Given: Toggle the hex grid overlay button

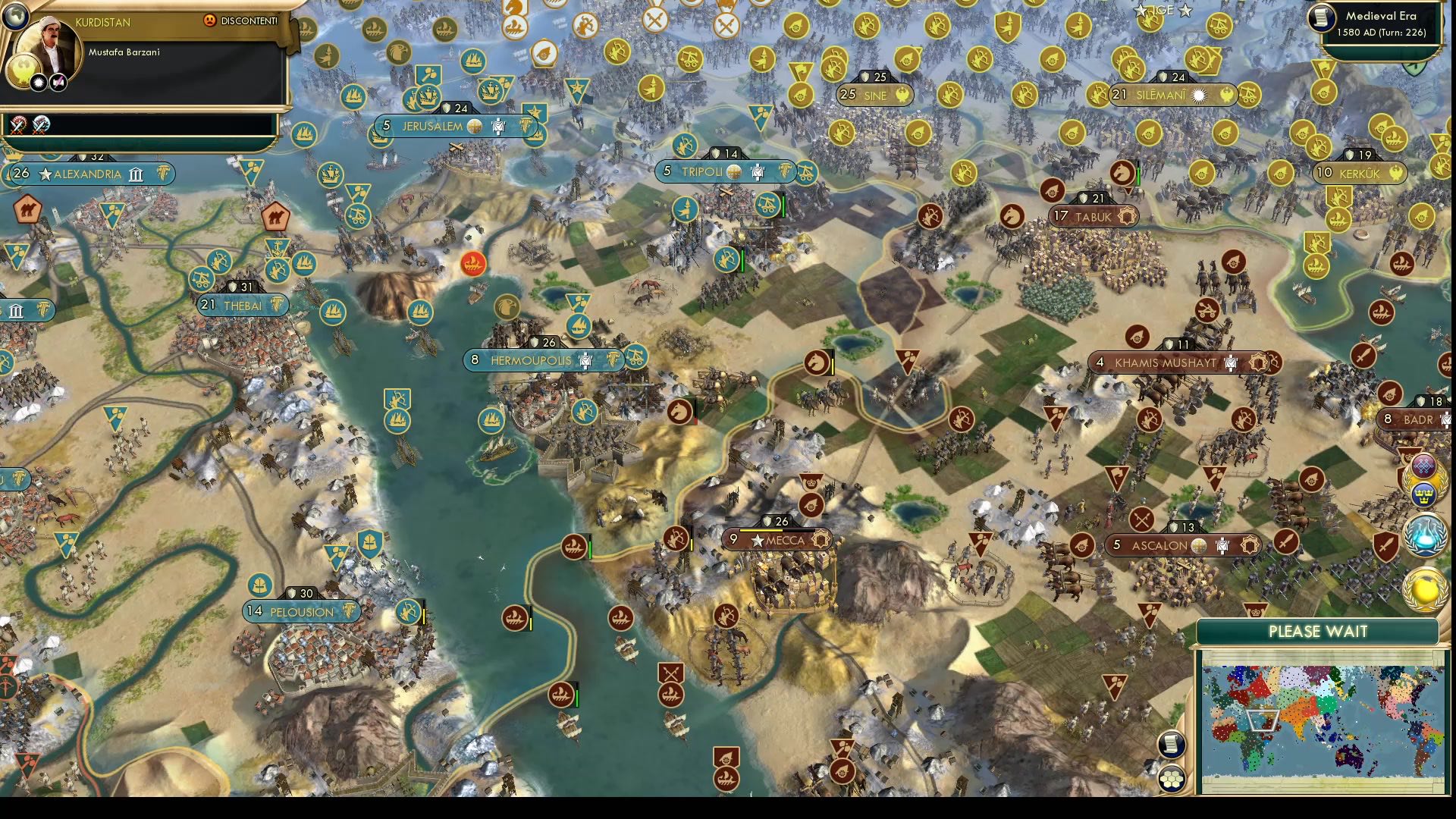Looking at the screenshot, I should (x=1172, y=778).
